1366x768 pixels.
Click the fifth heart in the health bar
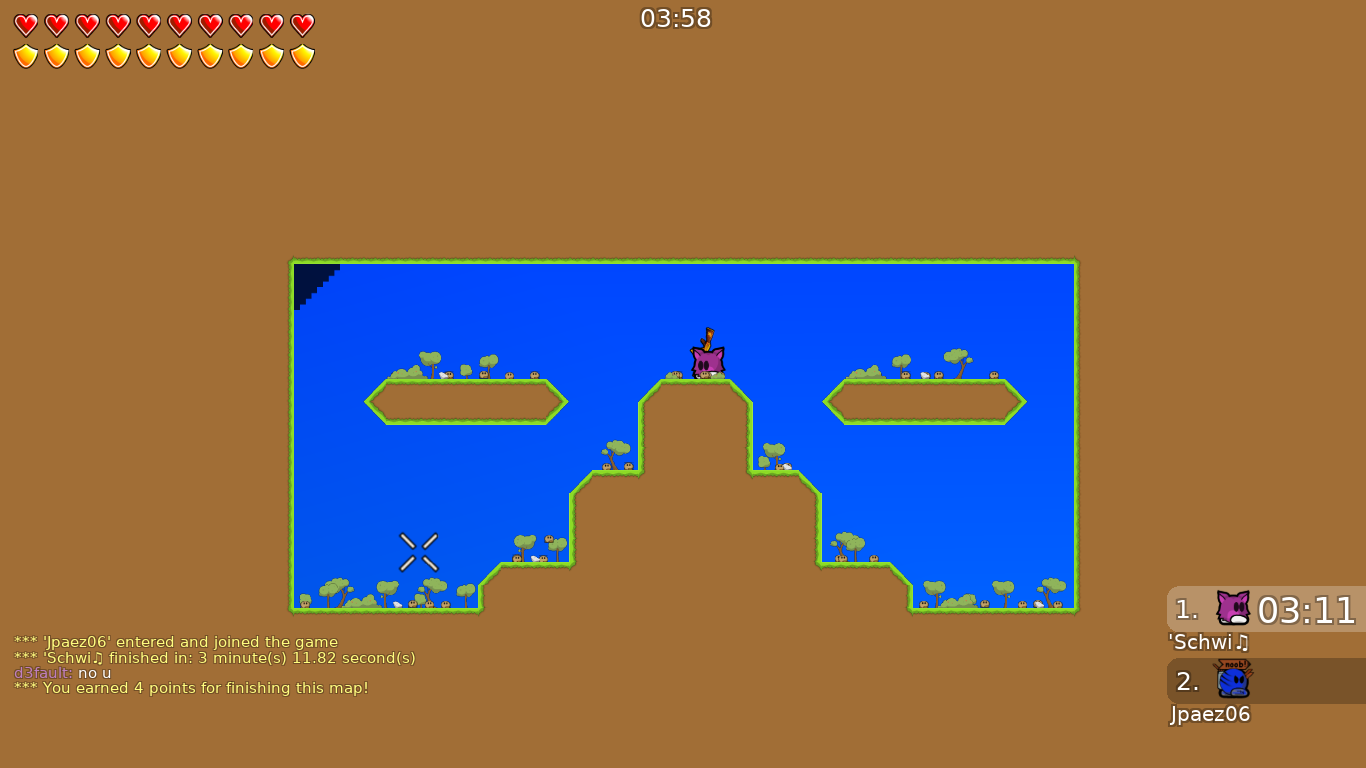pyautogui.click(x=147, y=23)
